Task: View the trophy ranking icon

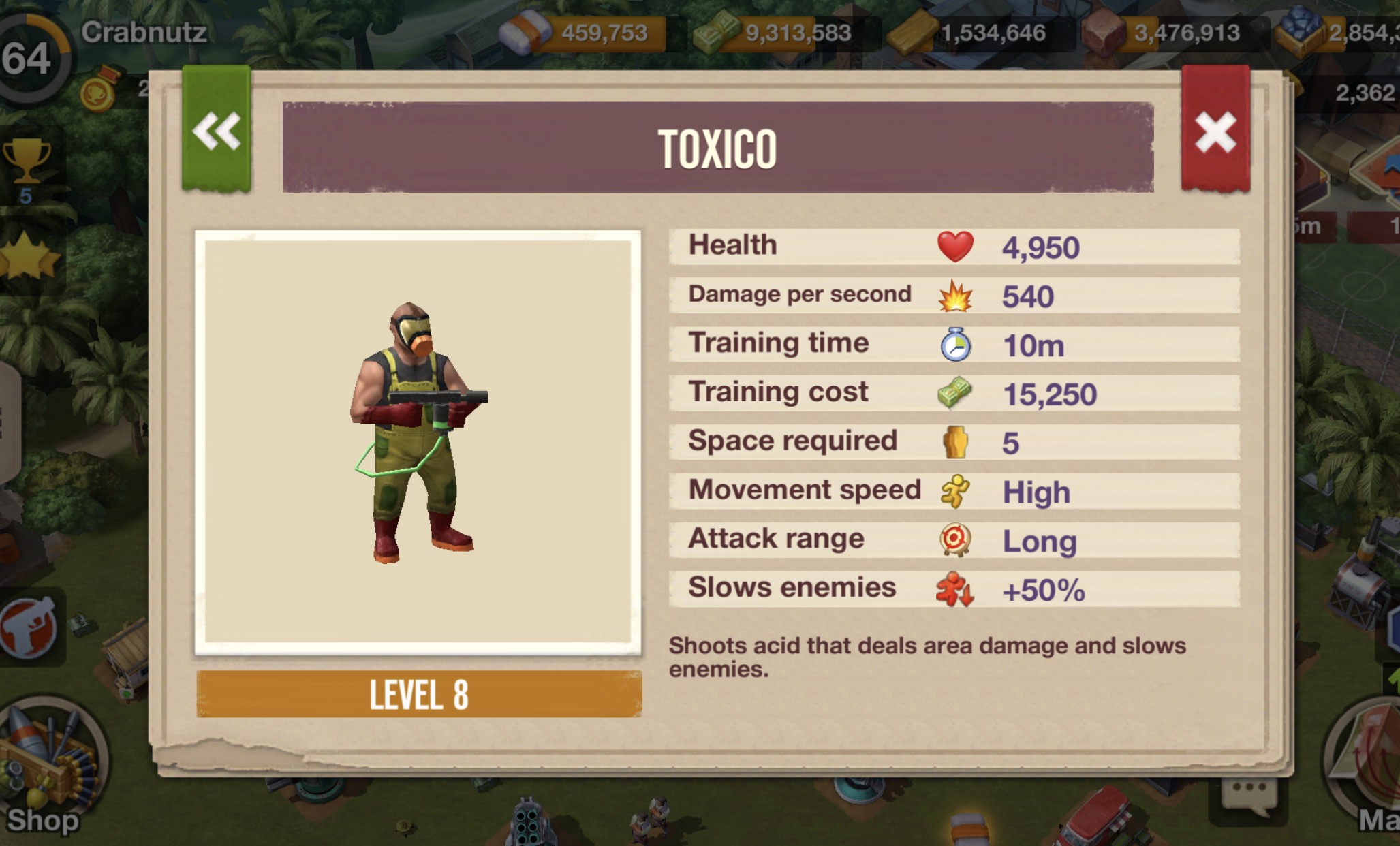Action: pyautogui.click(x=27, y=163)
